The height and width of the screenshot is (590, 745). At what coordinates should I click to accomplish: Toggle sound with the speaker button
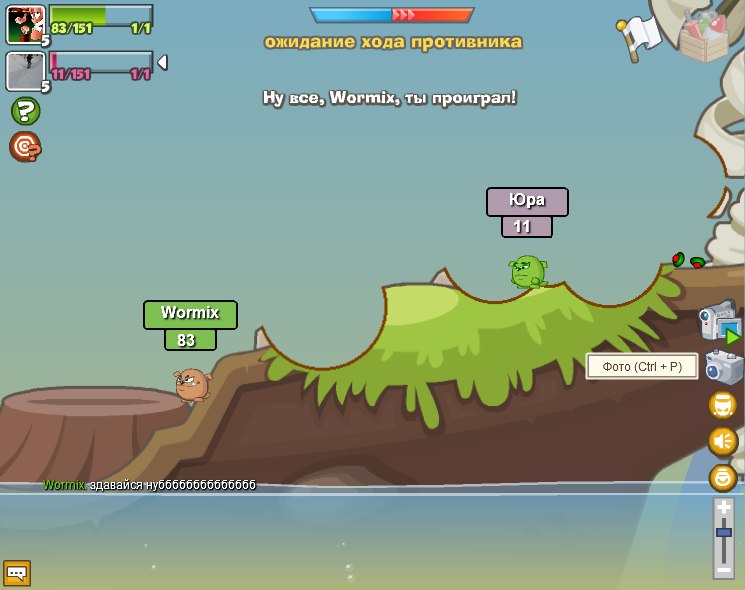pyautogui.click(x=722, y=441)
